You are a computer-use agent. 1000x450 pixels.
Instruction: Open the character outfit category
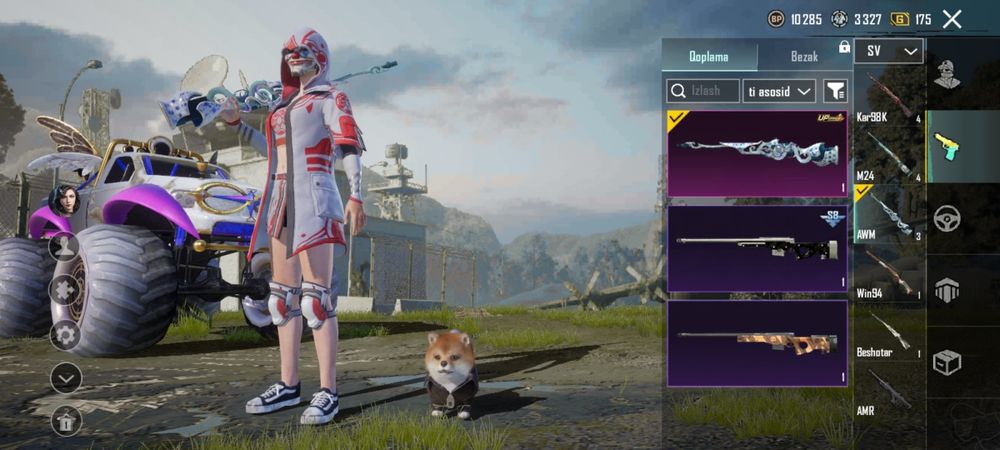tap(947, 73)
